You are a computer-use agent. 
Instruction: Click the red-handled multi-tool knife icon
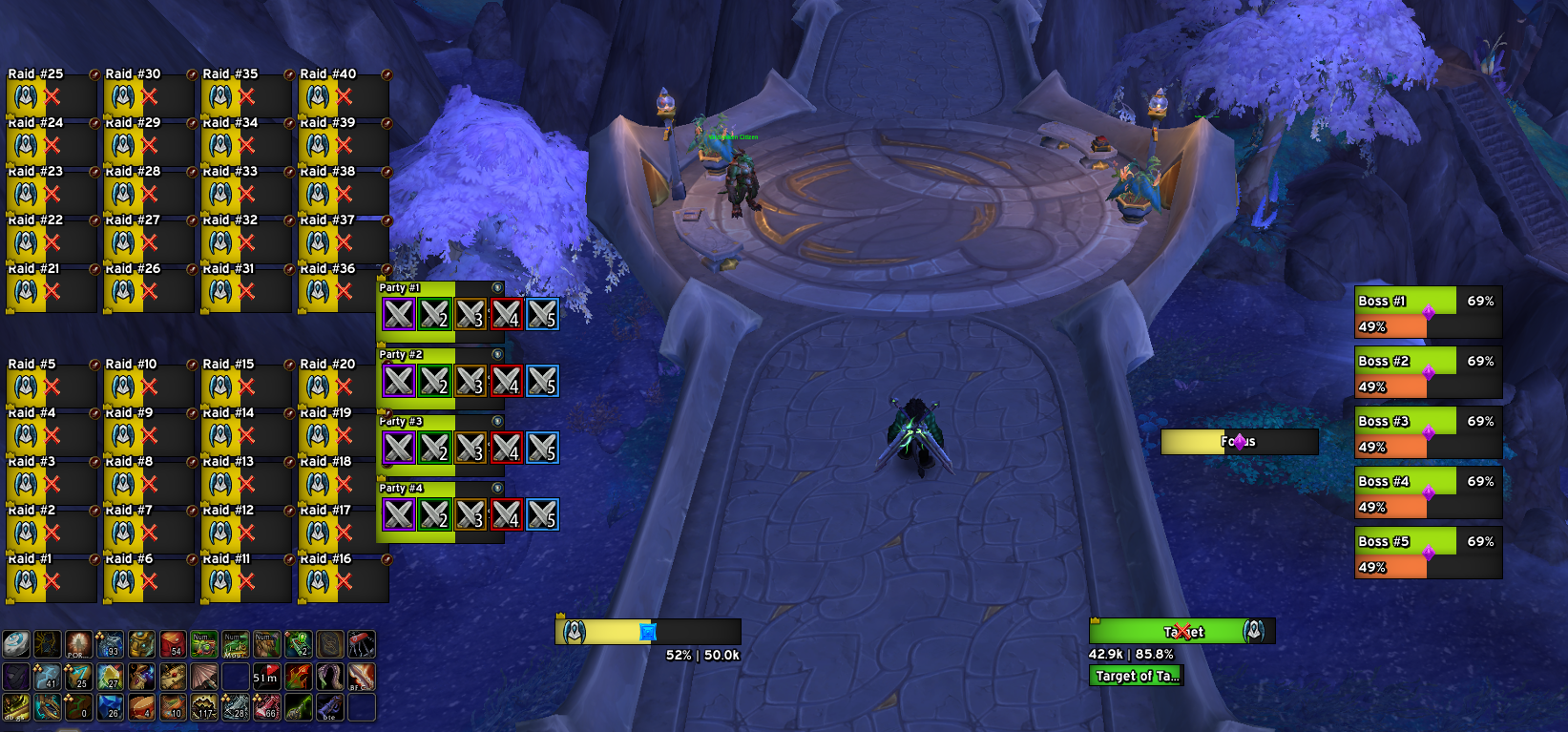pyautogui.click(x=361, y=644)
